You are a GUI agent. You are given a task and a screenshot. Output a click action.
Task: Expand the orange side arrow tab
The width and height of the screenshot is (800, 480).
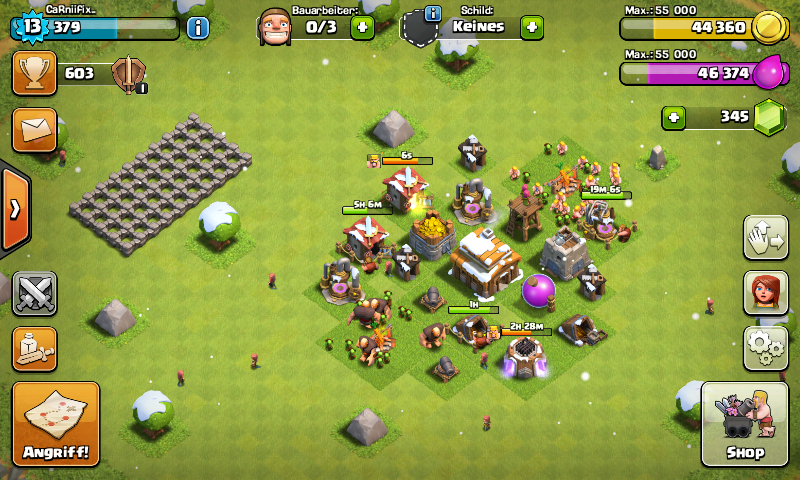click(14, 209)
